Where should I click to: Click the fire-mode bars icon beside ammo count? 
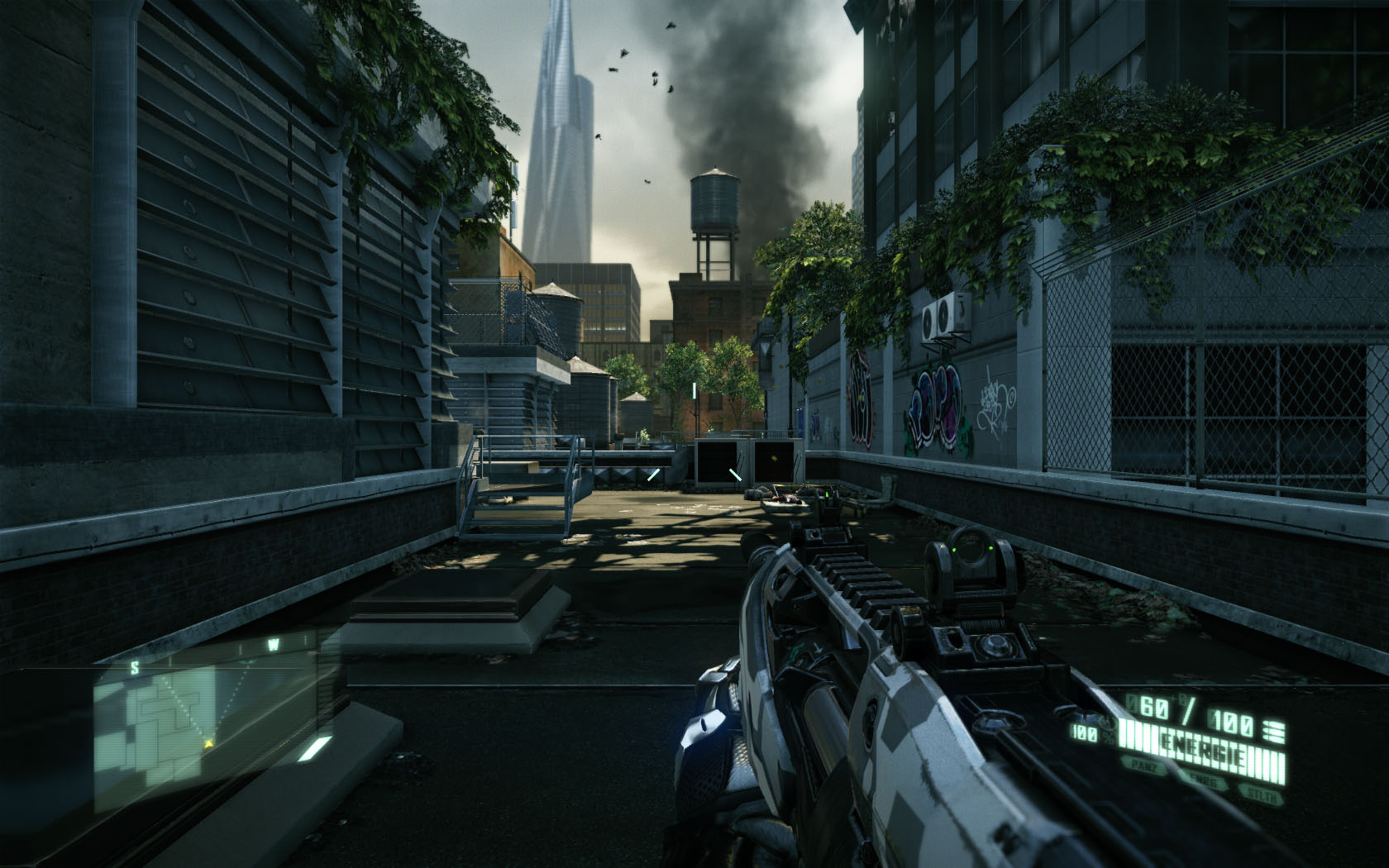[1274, 730]
